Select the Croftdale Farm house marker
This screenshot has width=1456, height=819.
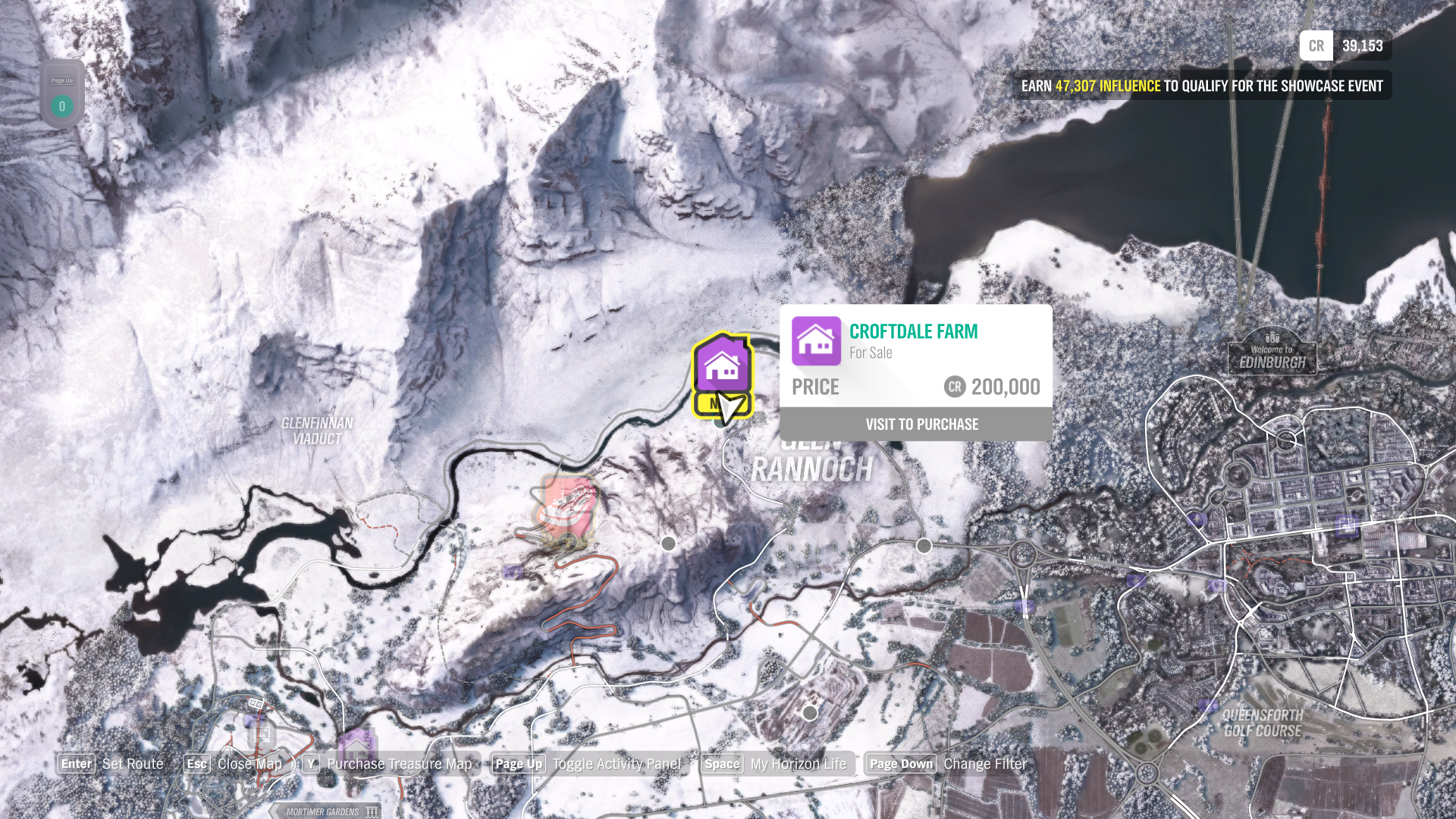click(721, 366)
